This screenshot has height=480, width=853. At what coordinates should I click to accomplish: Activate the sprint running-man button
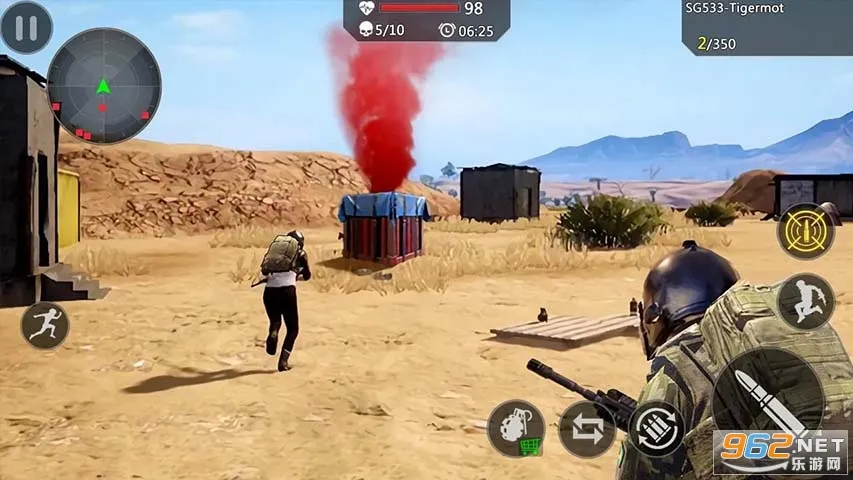45,325
